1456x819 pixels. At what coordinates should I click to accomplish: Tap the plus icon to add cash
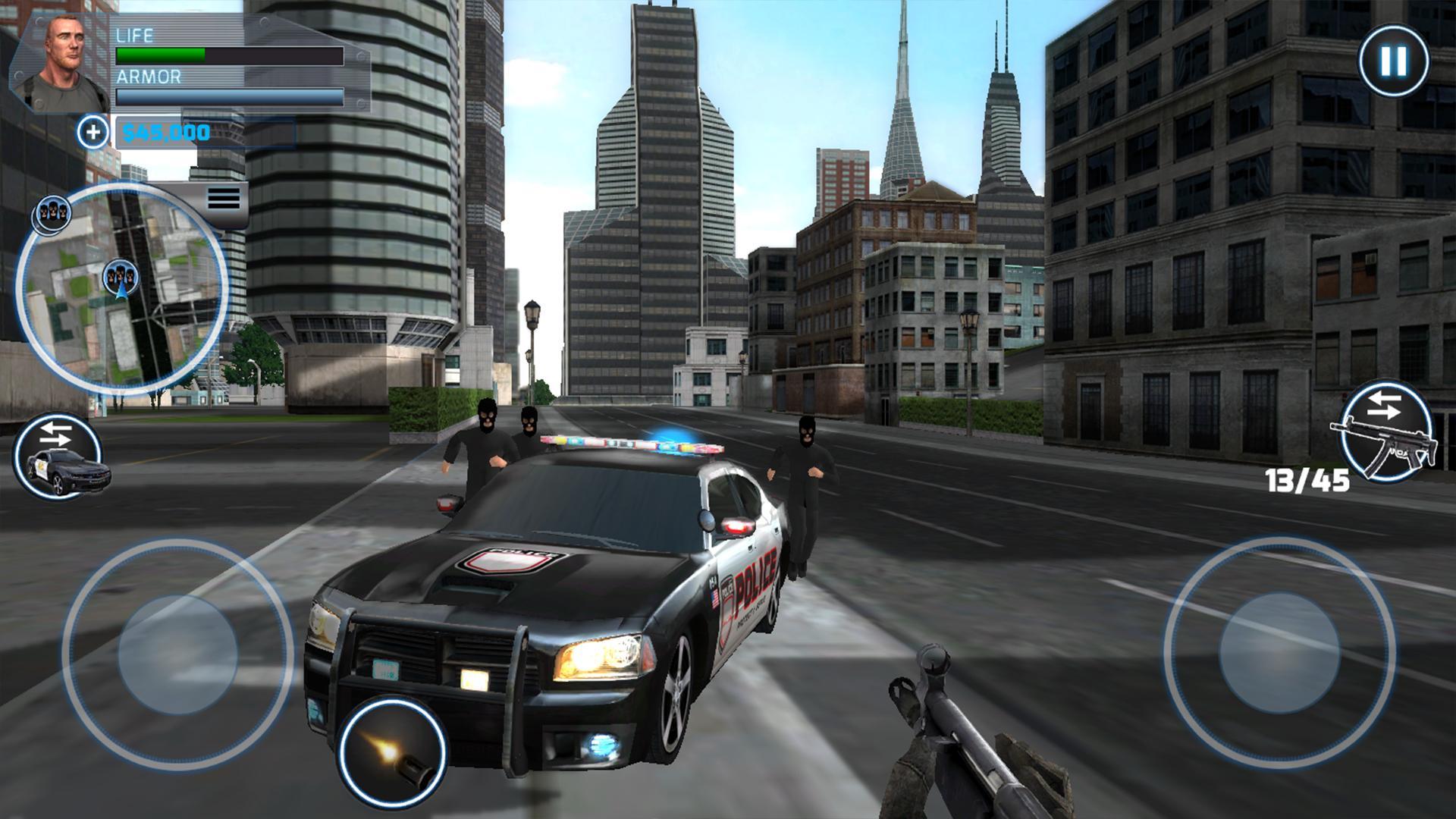pos(93,133)
